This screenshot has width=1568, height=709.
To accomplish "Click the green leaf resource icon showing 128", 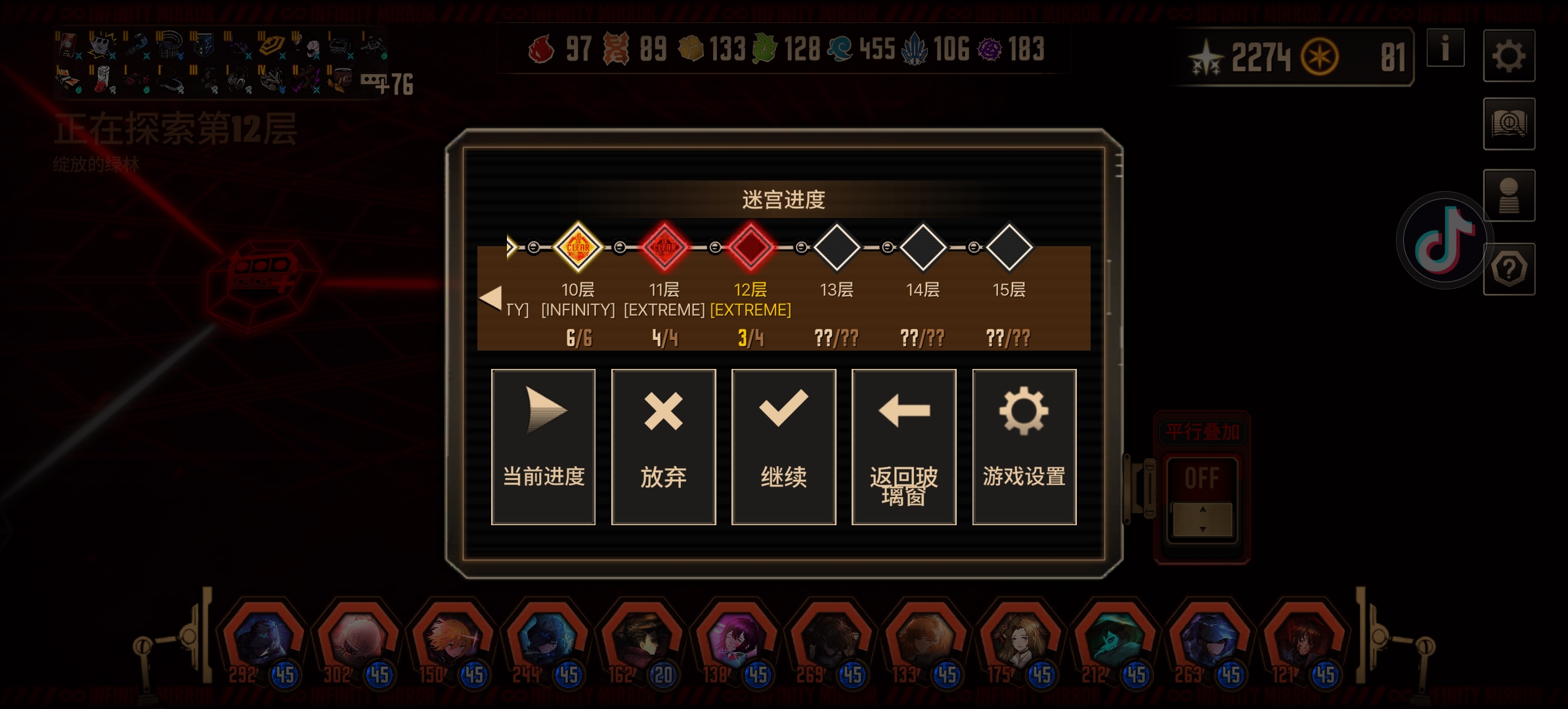I will 766,48.
